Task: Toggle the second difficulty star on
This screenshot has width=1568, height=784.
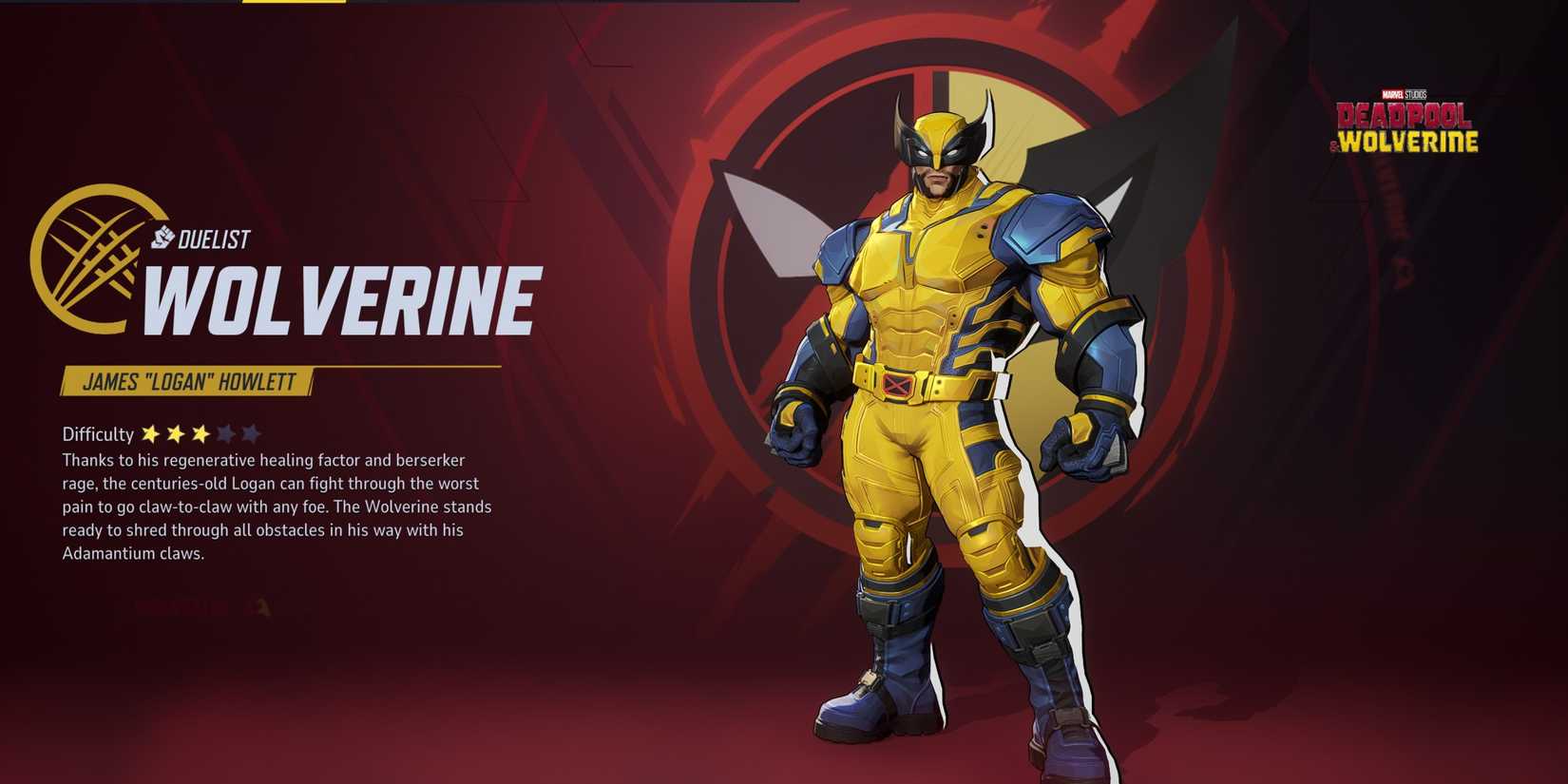Action: click(x=178, y=433)
